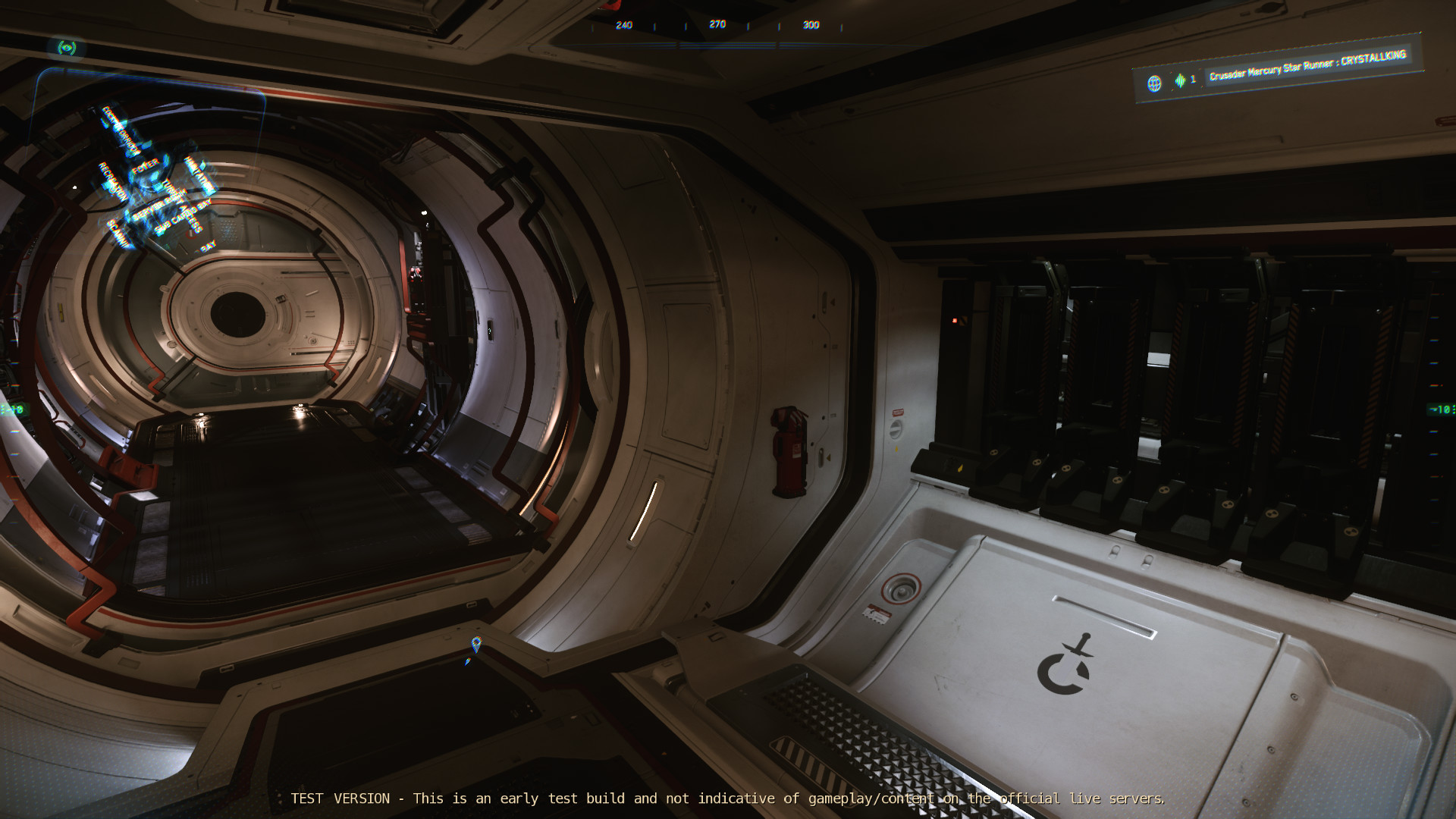Viewport: 1456px width, 819px height.
Task: Click the player count "1" indicator
Action: [1193, 79]
